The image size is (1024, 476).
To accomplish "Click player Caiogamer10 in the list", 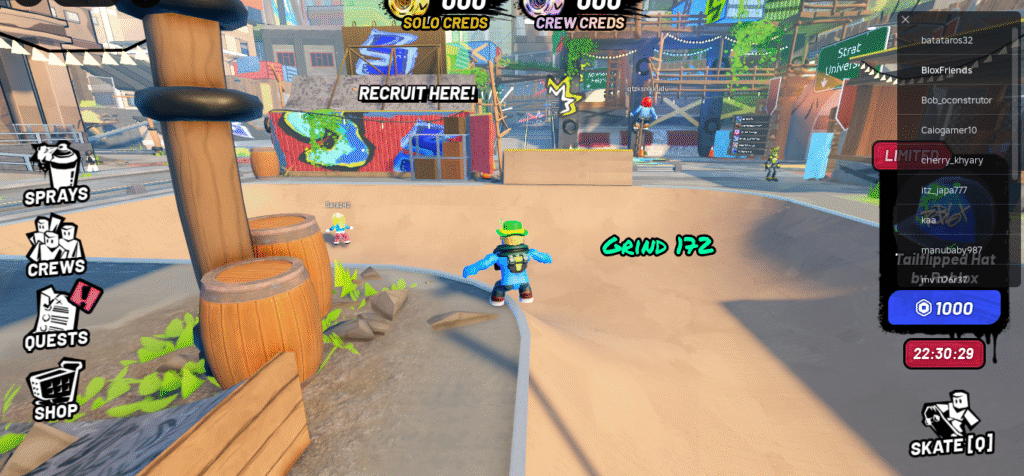I will coord(949,130).
